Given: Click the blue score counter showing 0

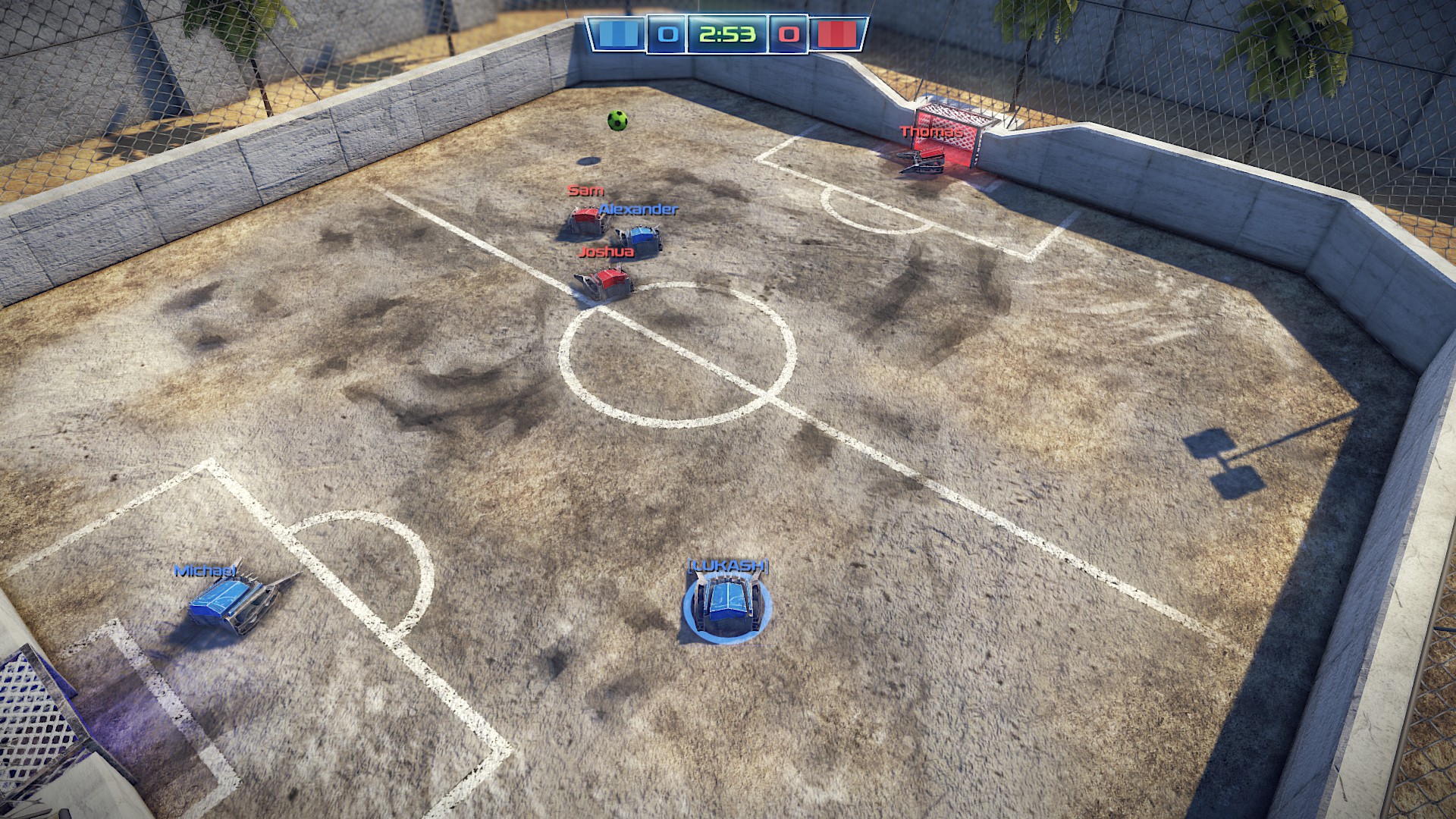Looking at the screenshot, I should [665, 33].
